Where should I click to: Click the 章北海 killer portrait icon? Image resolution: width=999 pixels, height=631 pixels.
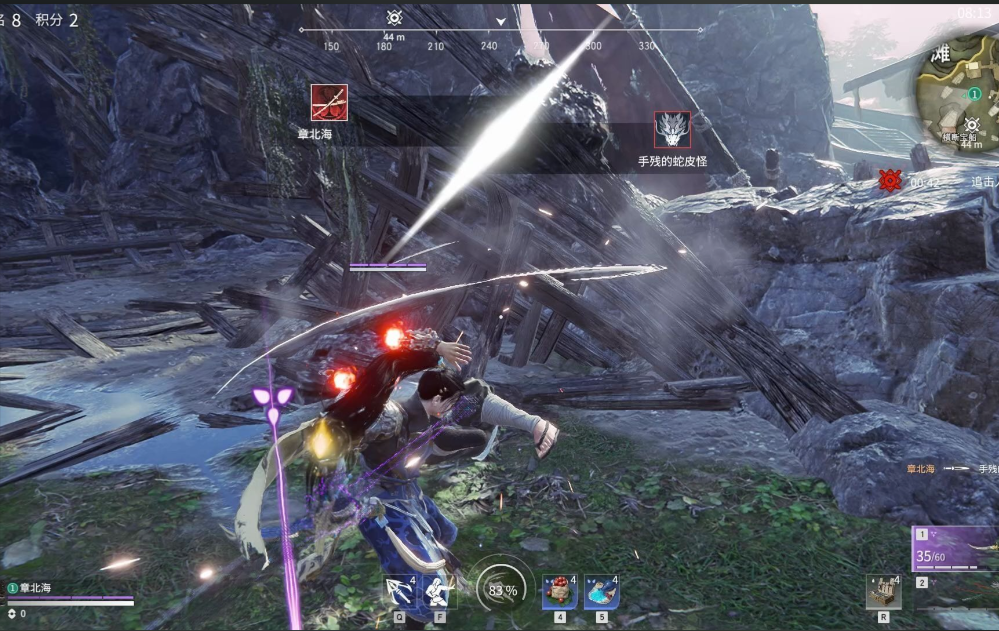point(329,103)
